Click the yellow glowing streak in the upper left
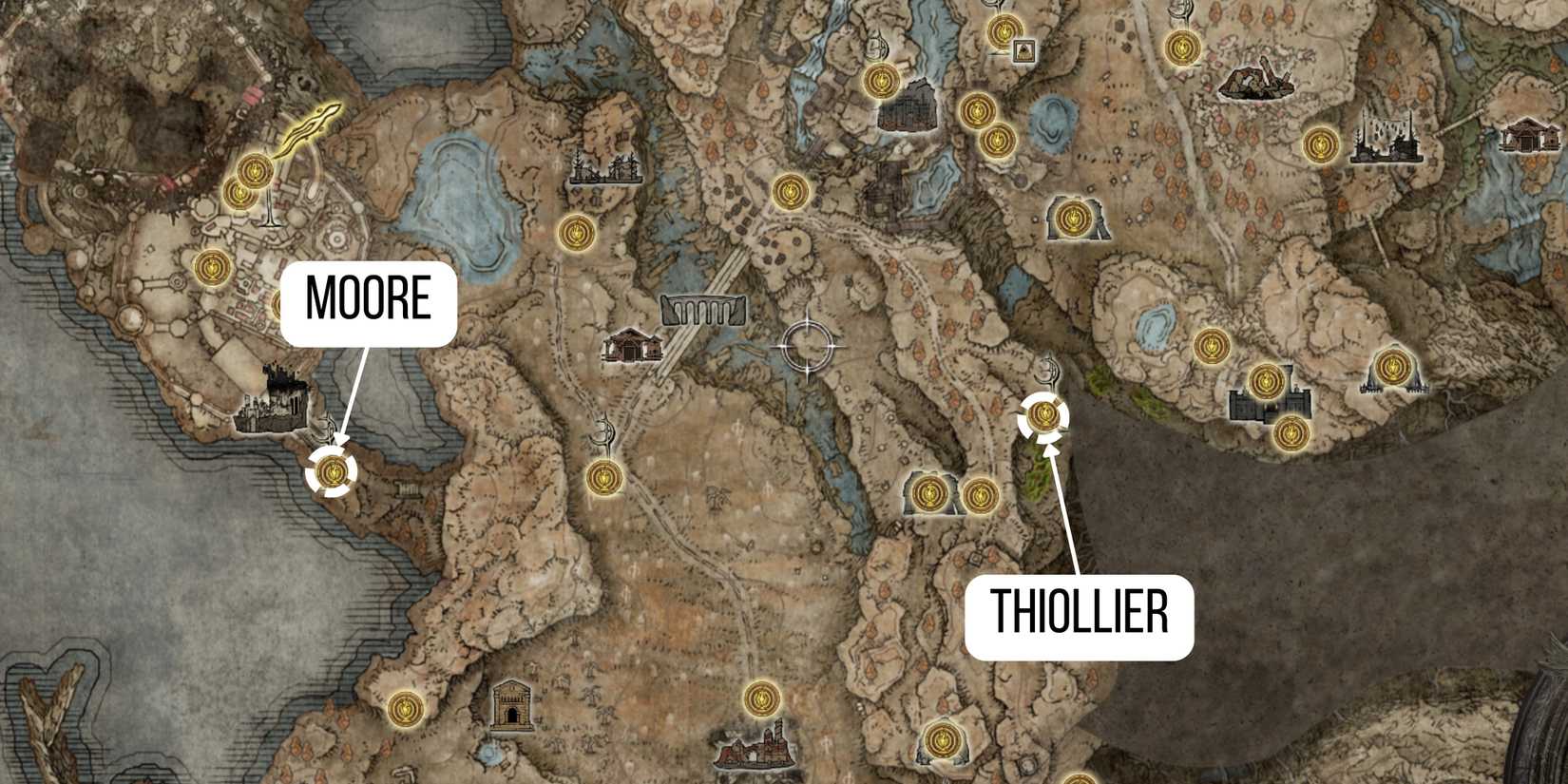Screen dimensions: 1568x784 pos(309,124)
